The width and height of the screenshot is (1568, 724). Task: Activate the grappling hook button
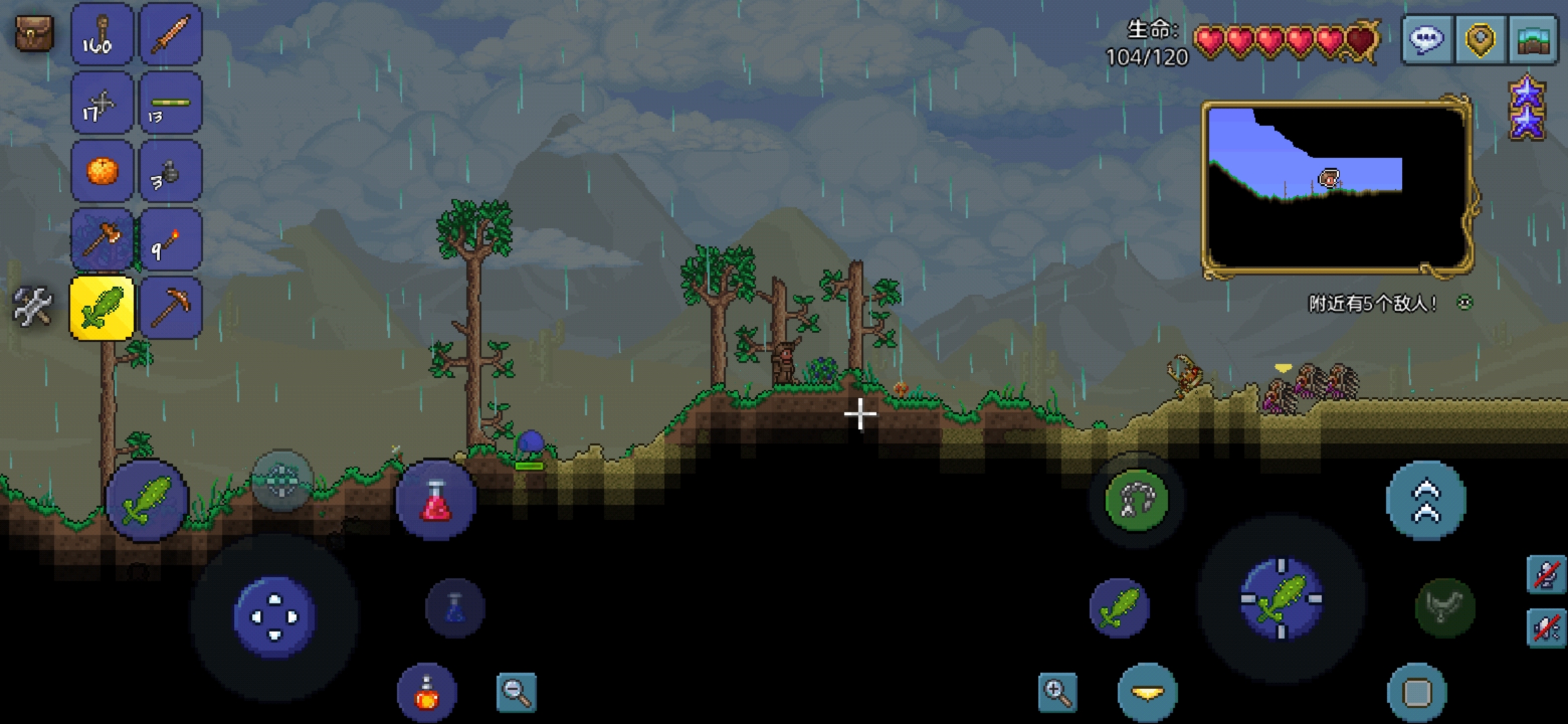point(1136,500)
